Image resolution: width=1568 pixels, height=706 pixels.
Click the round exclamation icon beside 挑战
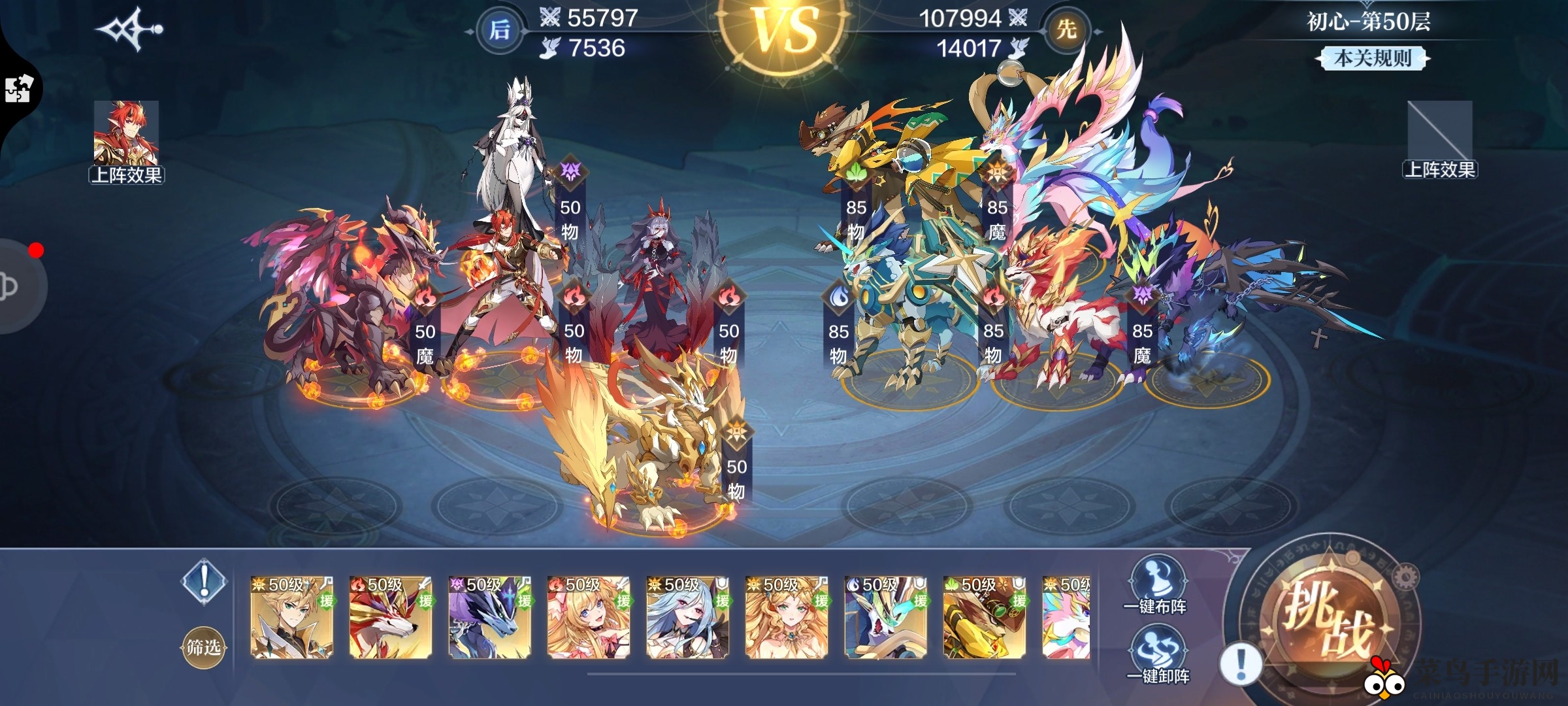1241,664
